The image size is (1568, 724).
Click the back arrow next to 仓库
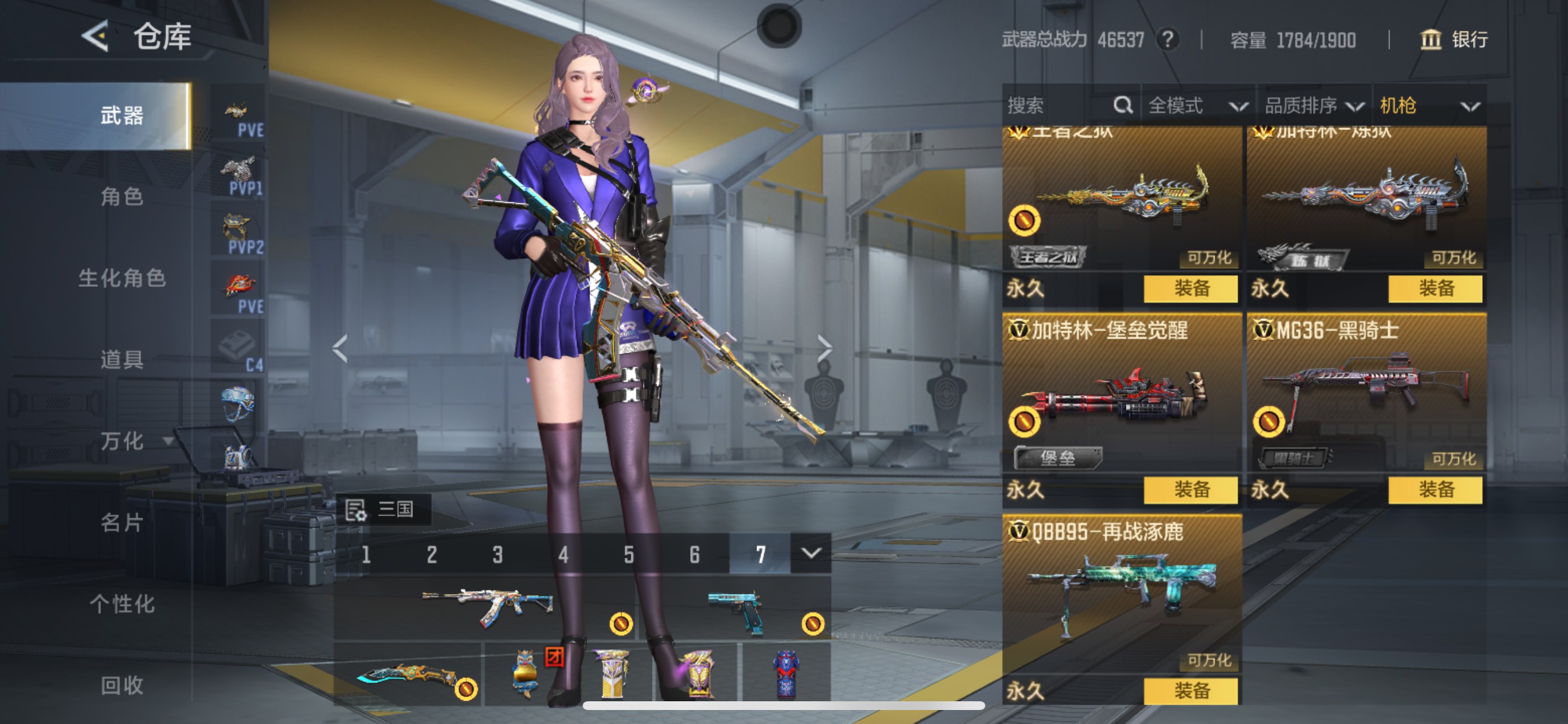pos(97,37)
